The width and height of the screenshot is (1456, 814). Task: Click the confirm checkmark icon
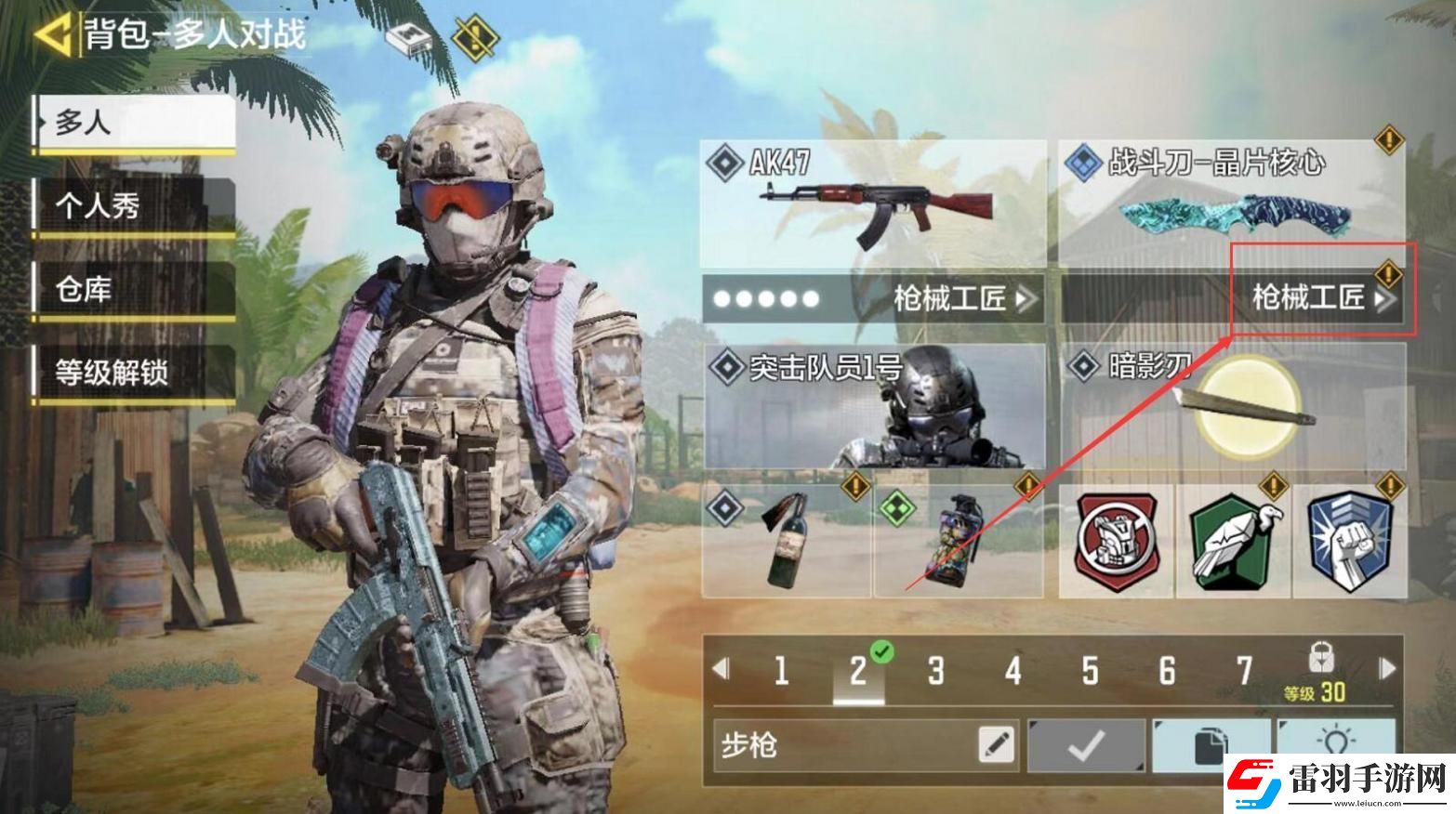click(1088, 743)
